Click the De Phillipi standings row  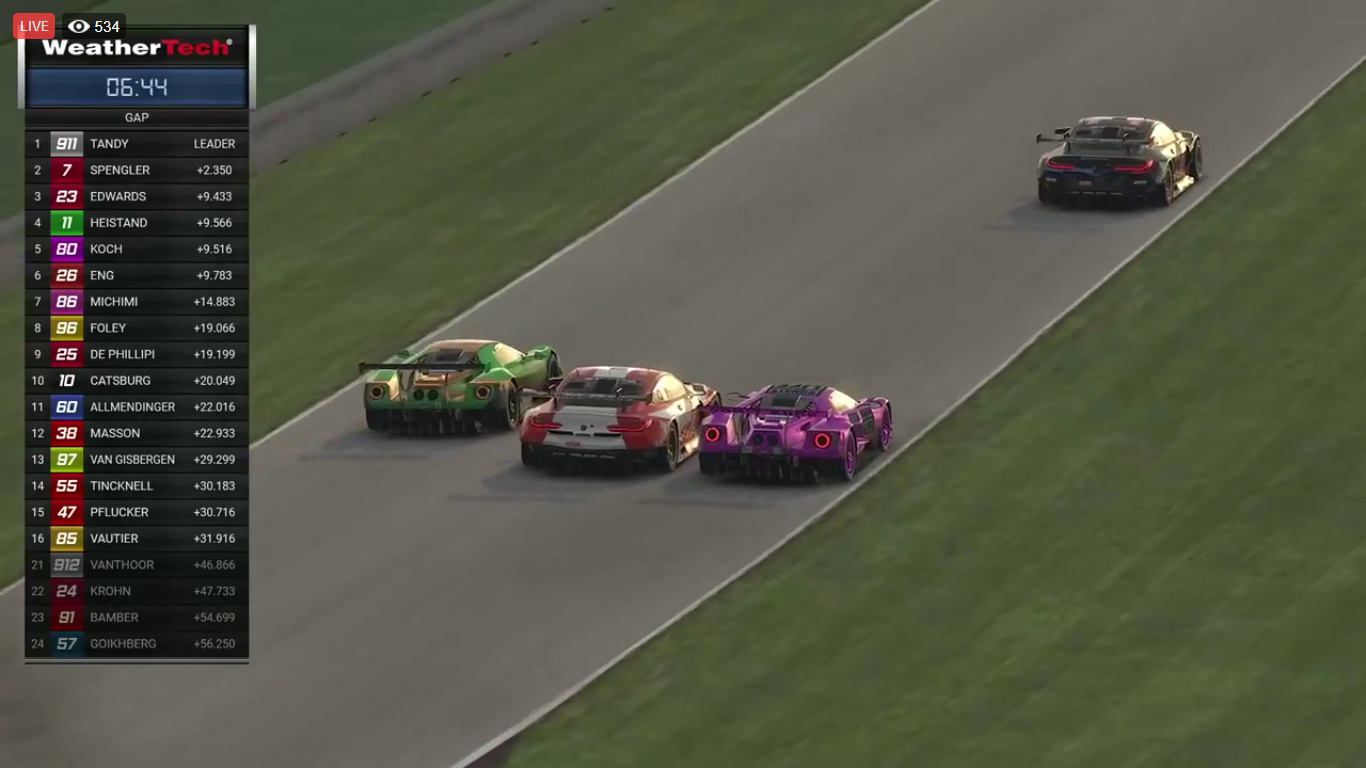coord(137,354)
